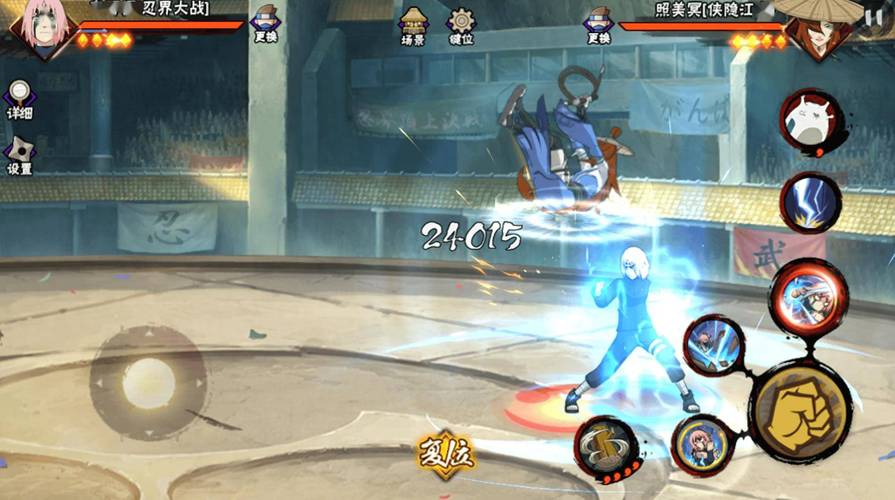This screenshot has width=895, height=500.
Task: Tap the golden fist basic attack button
Action: click(x=800, y=411)
